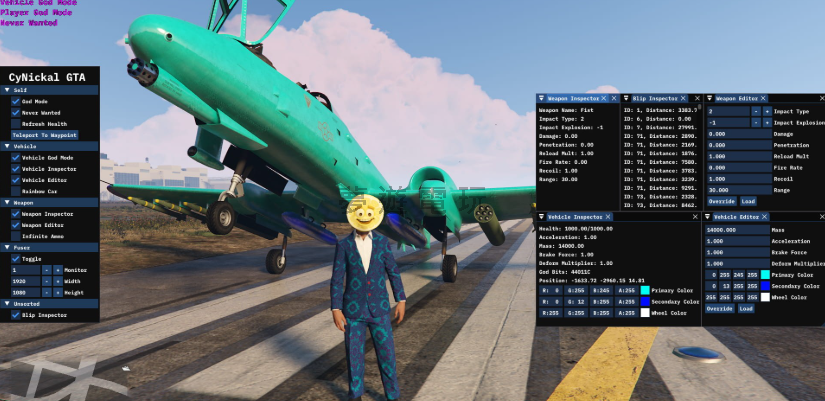Toggle the Vehicle God Mode checkbox
Image resolution: width=825 pixels, height=401 pixels.
click(16, 158)
